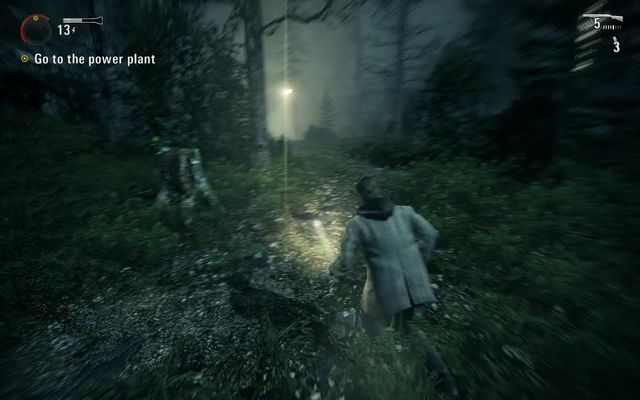The width and height of the screenshot is (640, 400).
Task: Open the circular compass radar
Action: click(36, 29)
